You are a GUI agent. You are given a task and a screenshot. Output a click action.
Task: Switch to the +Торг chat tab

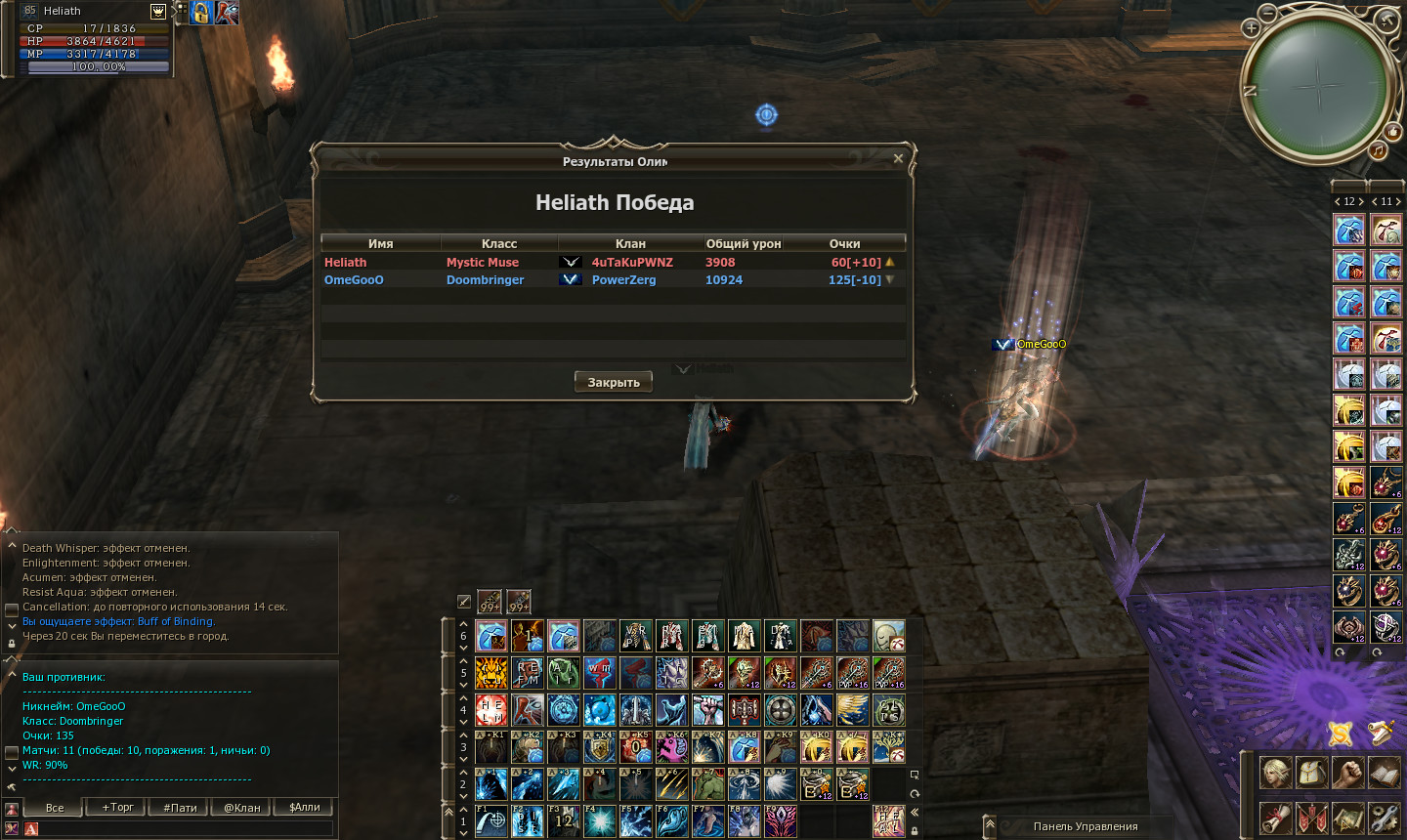pyautogui.click(x=117, y=807)
